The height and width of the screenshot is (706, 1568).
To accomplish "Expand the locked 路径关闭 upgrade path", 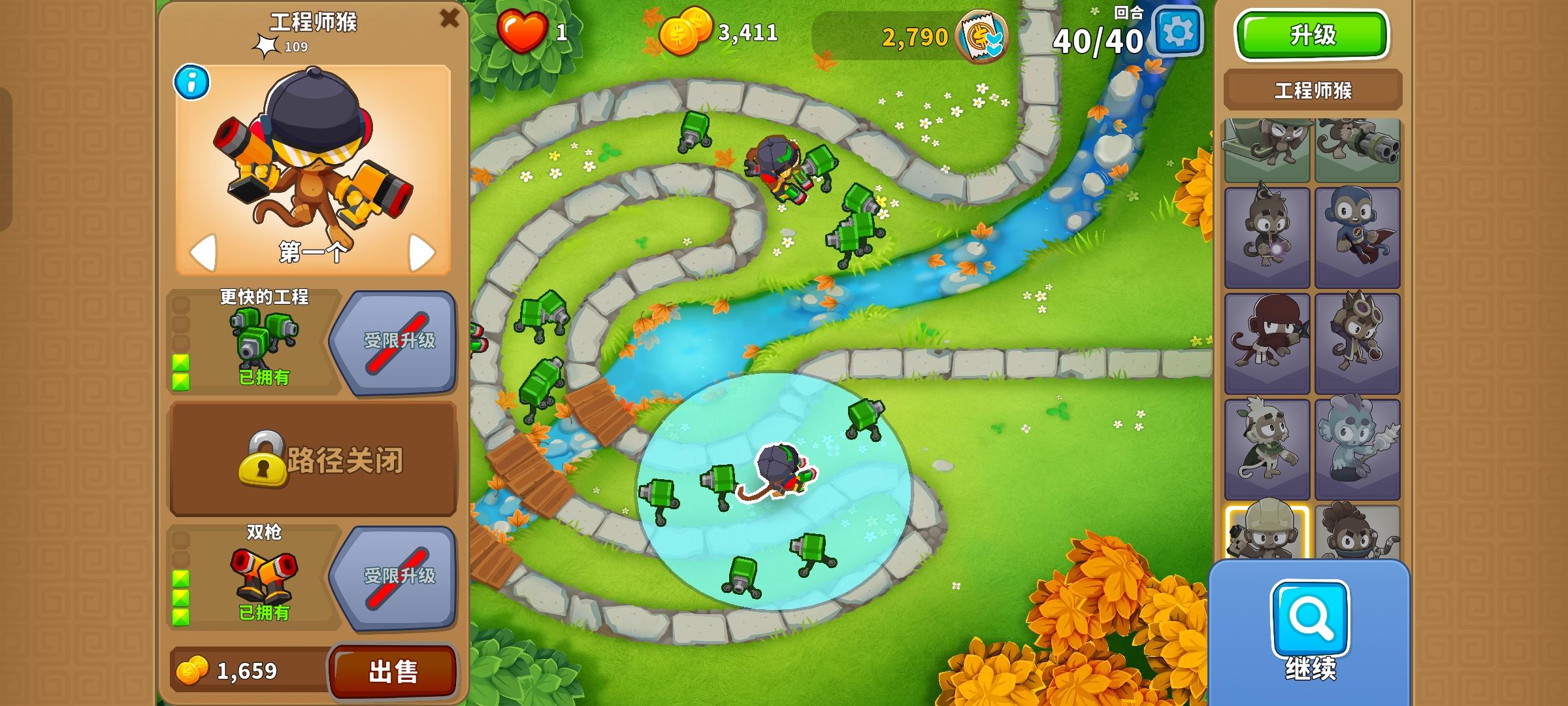I will click(x=312, y=458).
